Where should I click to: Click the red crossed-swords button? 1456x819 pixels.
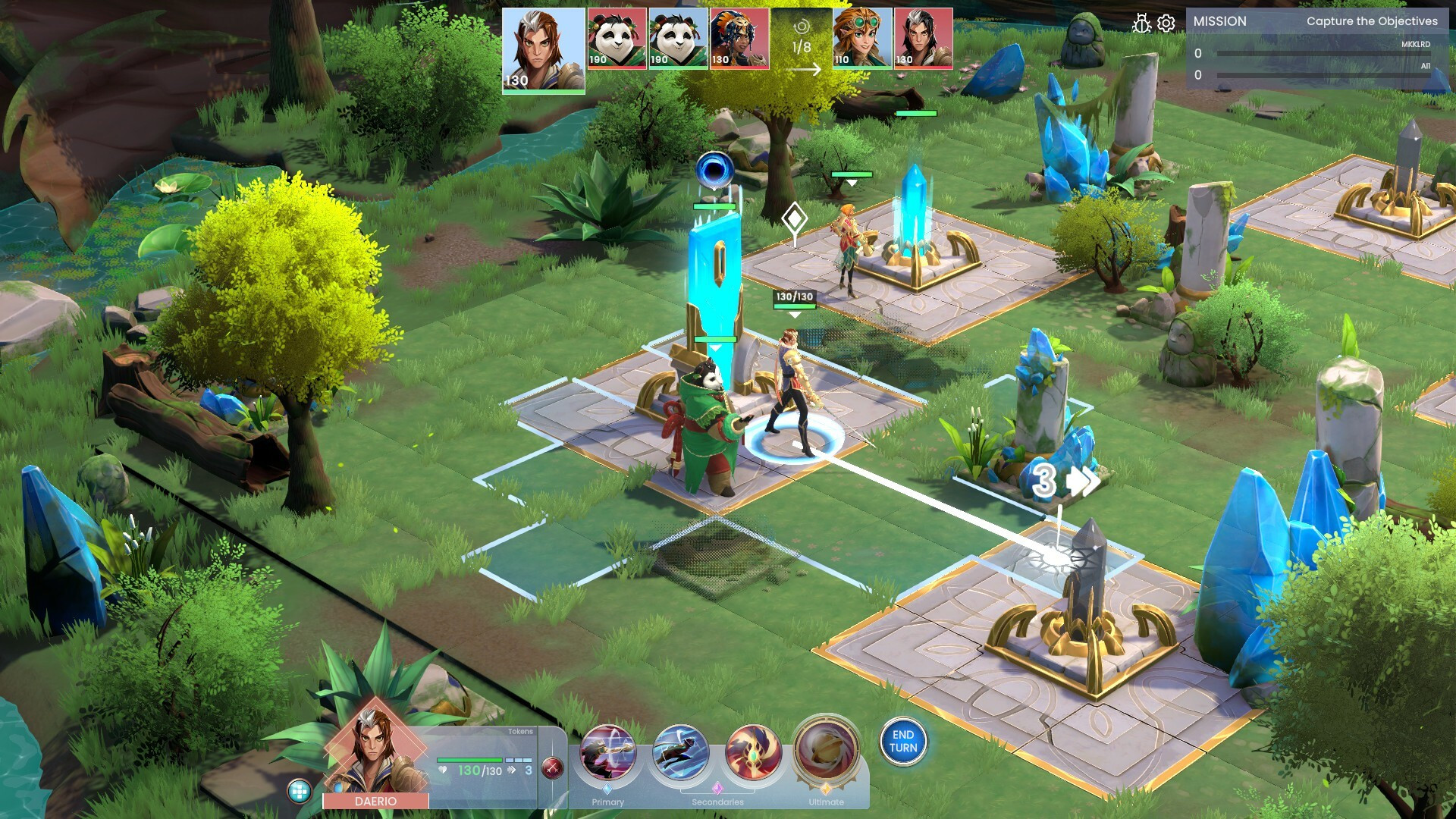[553, 769]
